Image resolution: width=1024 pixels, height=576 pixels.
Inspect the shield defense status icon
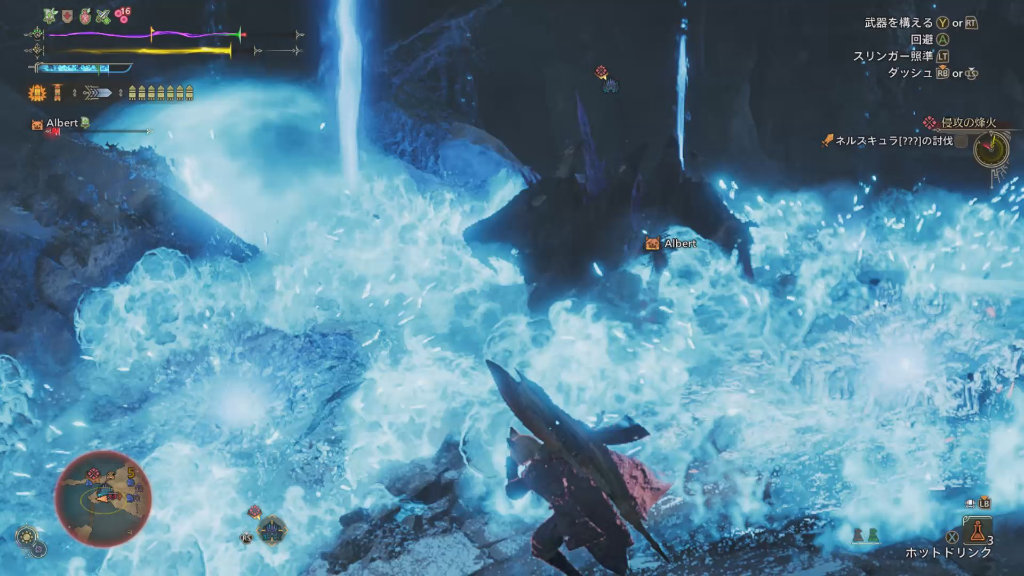[67, 16]
